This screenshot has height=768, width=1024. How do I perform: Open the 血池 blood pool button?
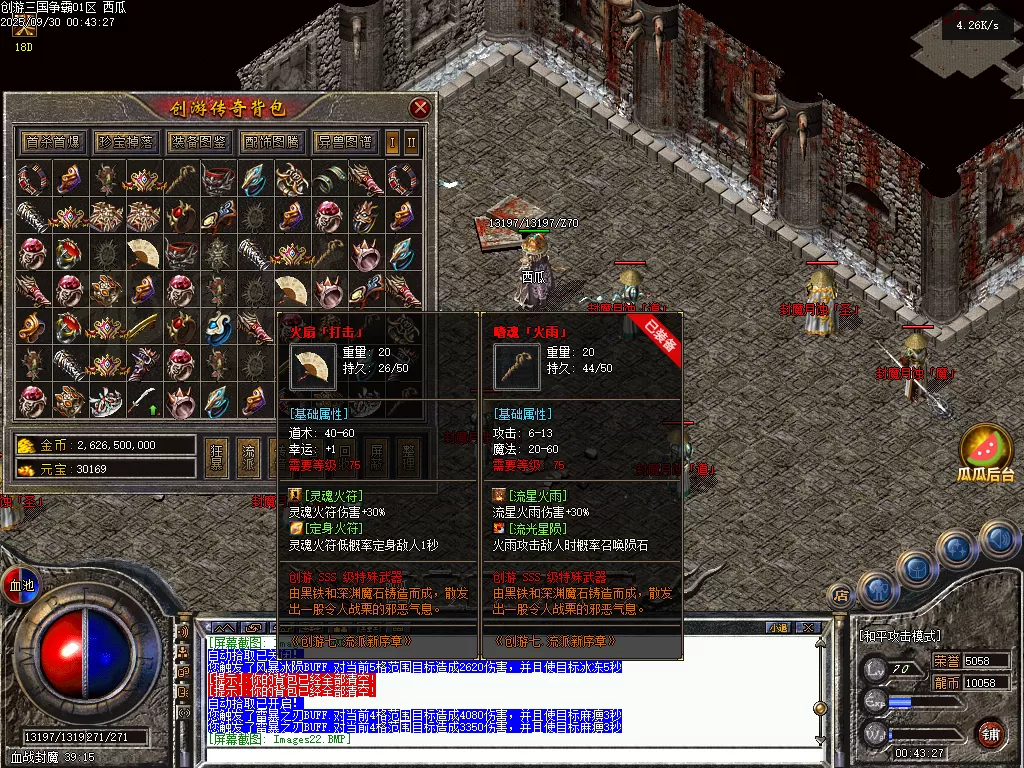pos(21,584)
